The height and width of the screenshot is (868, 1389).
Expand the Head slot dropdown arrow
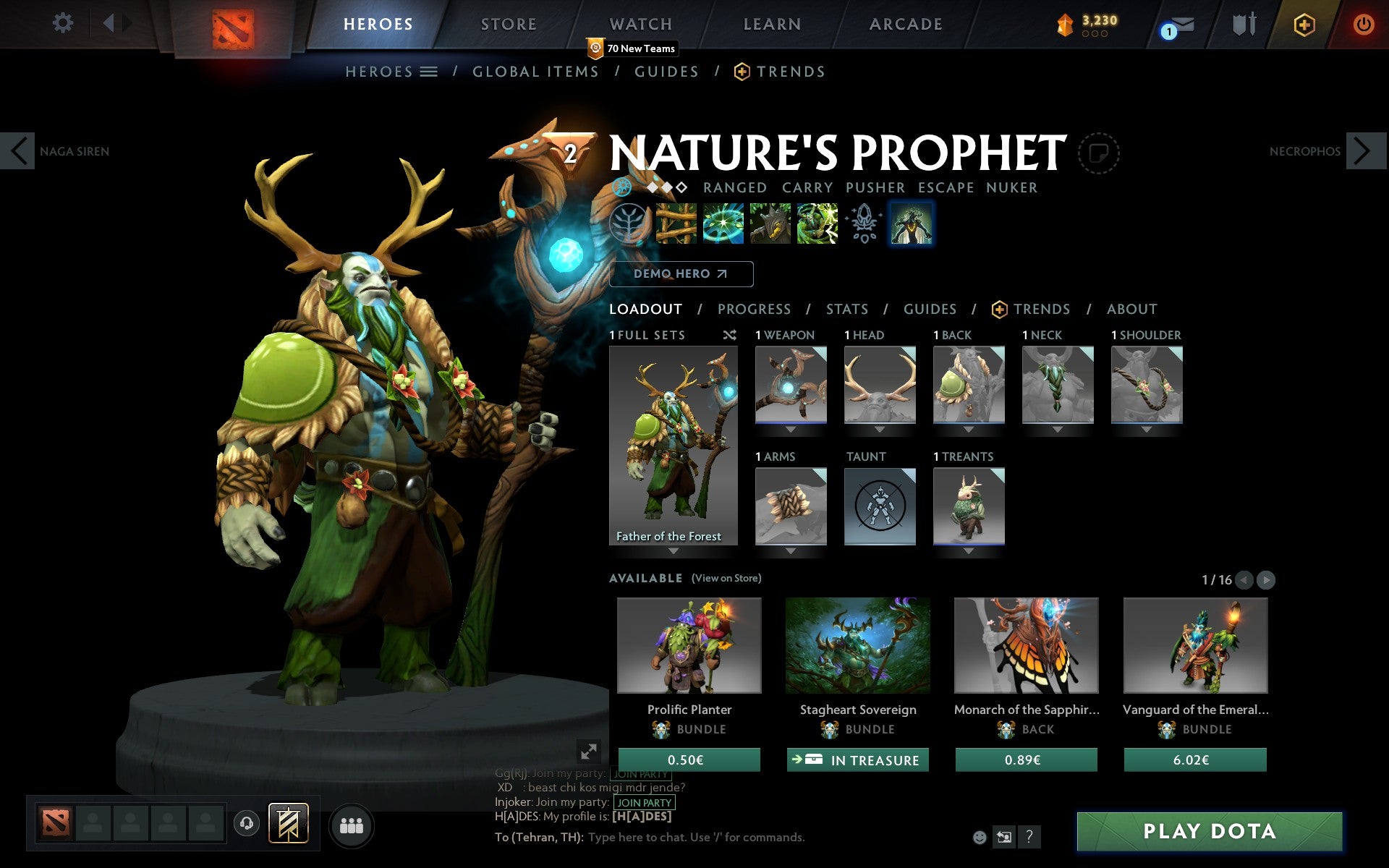point(879,428)
